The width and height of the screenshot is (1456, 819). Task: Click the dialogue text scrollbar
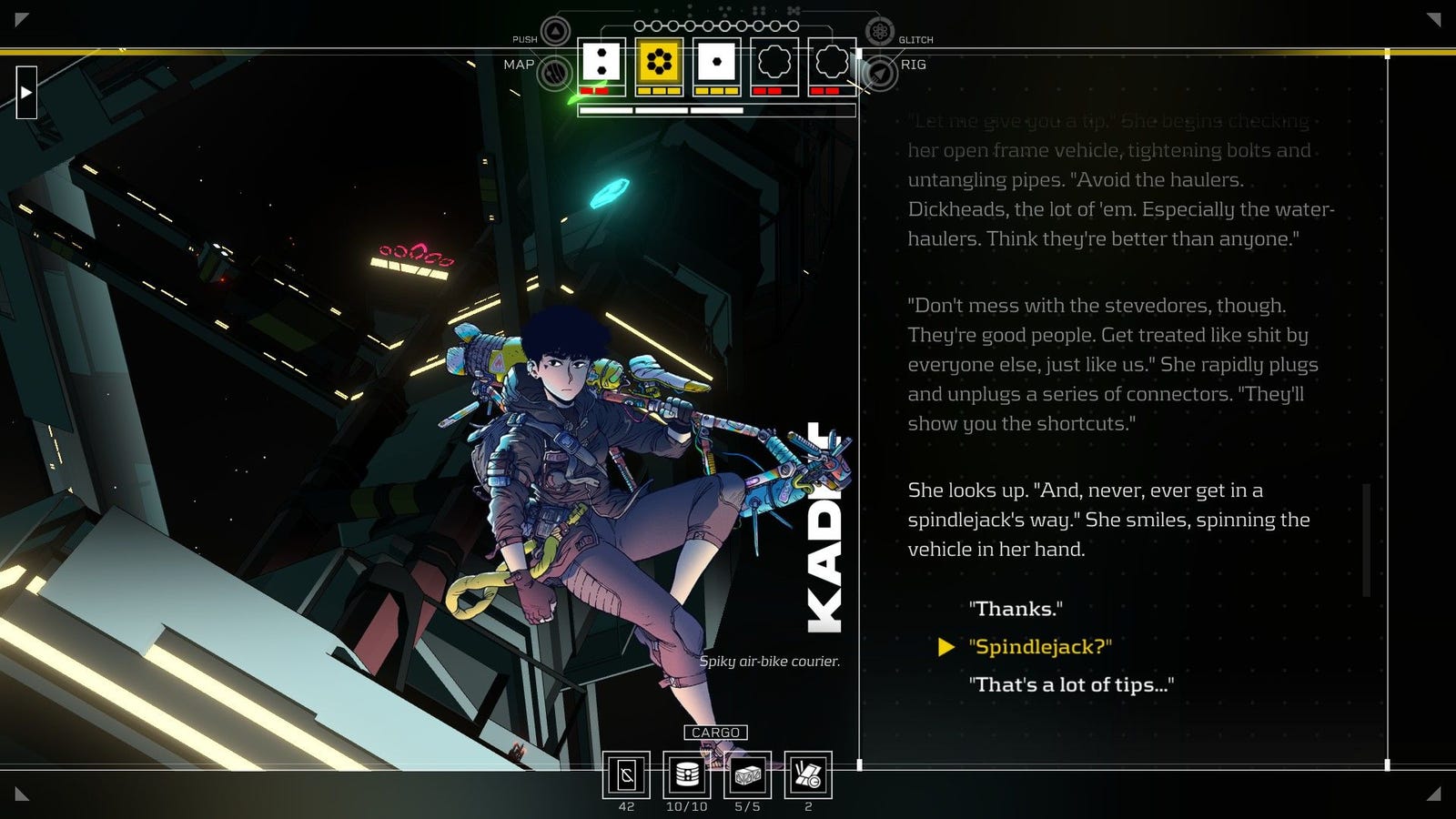(1366, 541)
